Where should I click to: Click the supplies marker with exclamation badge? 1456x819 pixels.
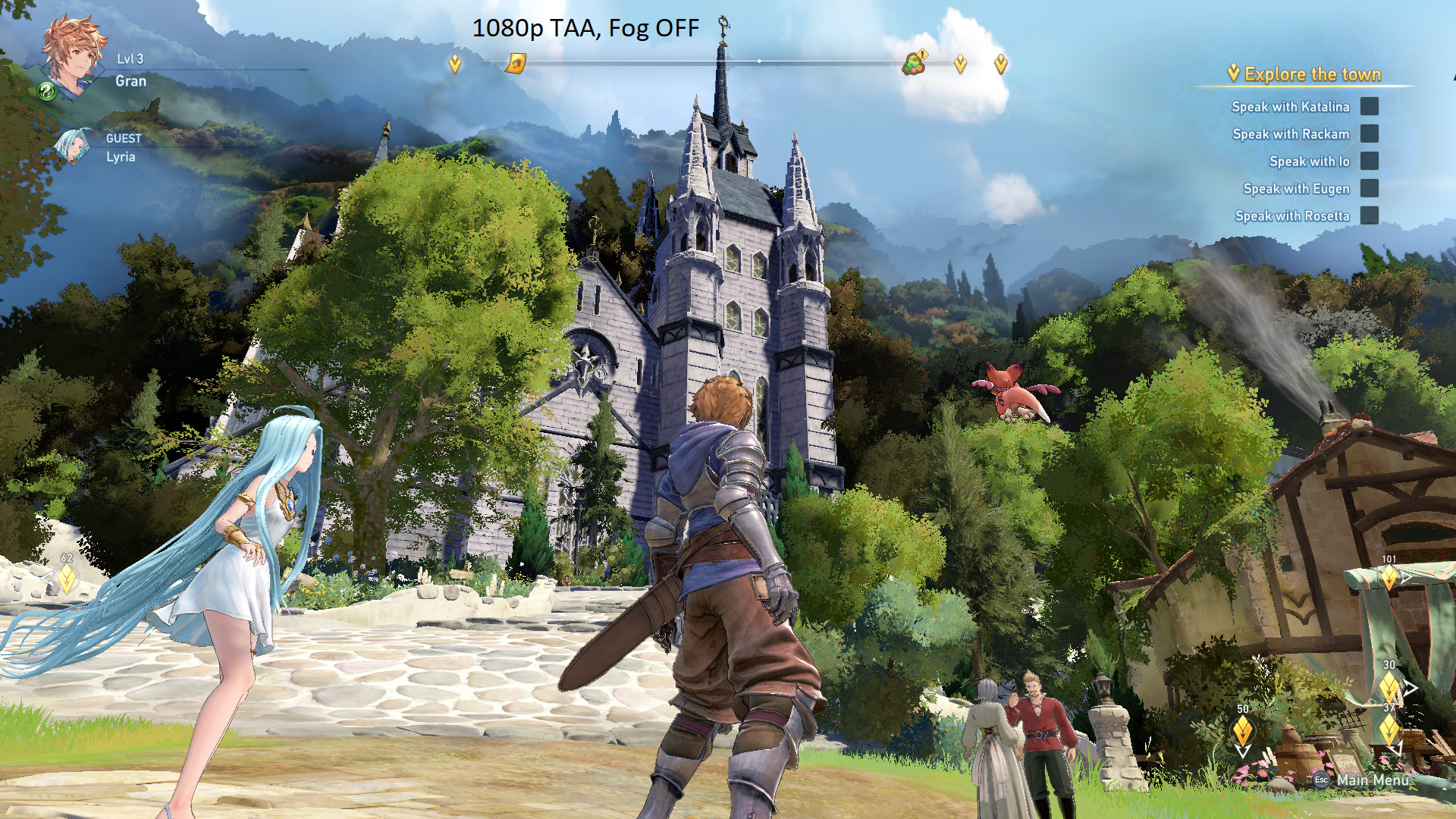click(915, 64)
